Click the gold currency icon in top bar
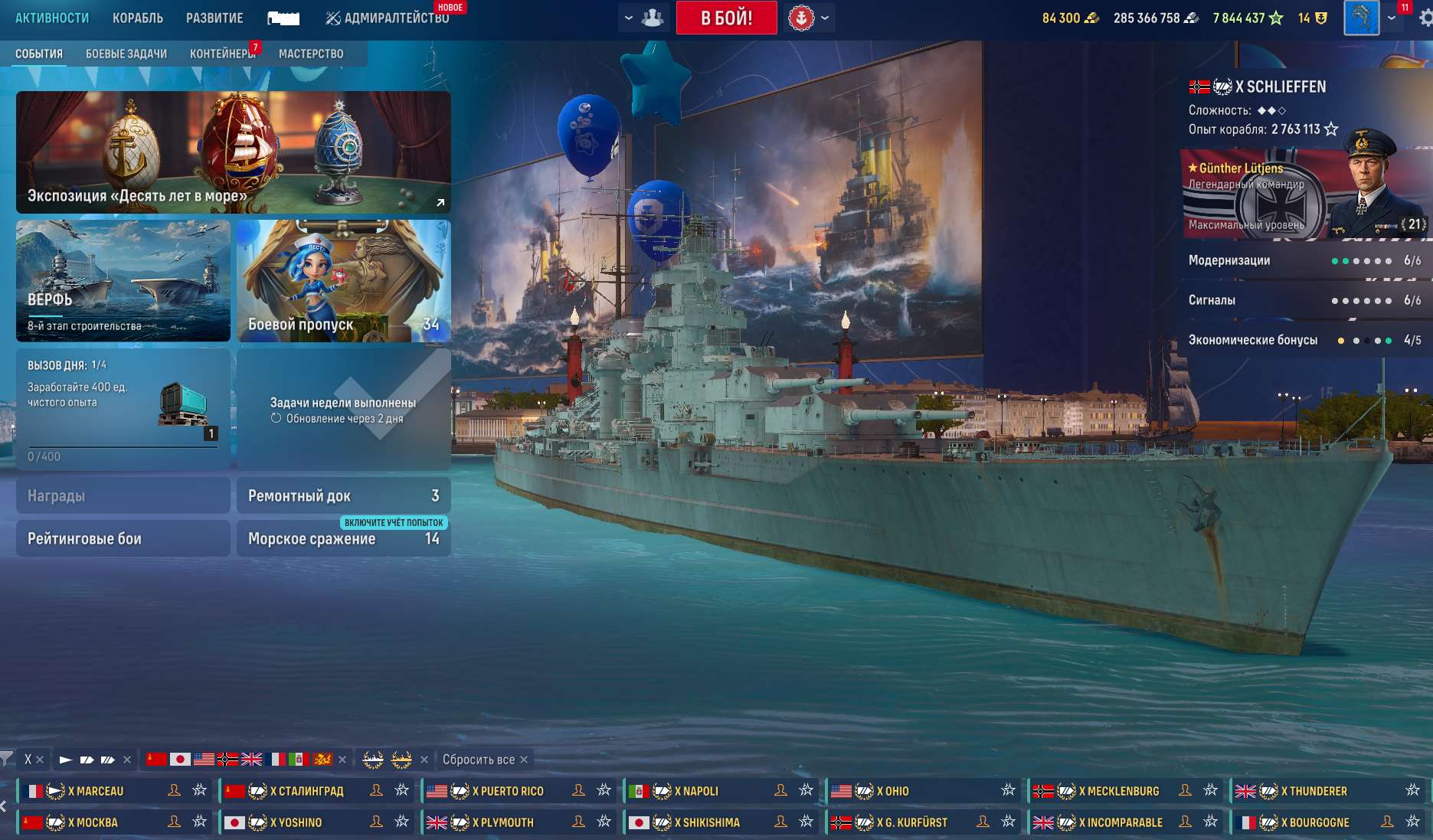The image size is (1433, 840). point(1092,17)
